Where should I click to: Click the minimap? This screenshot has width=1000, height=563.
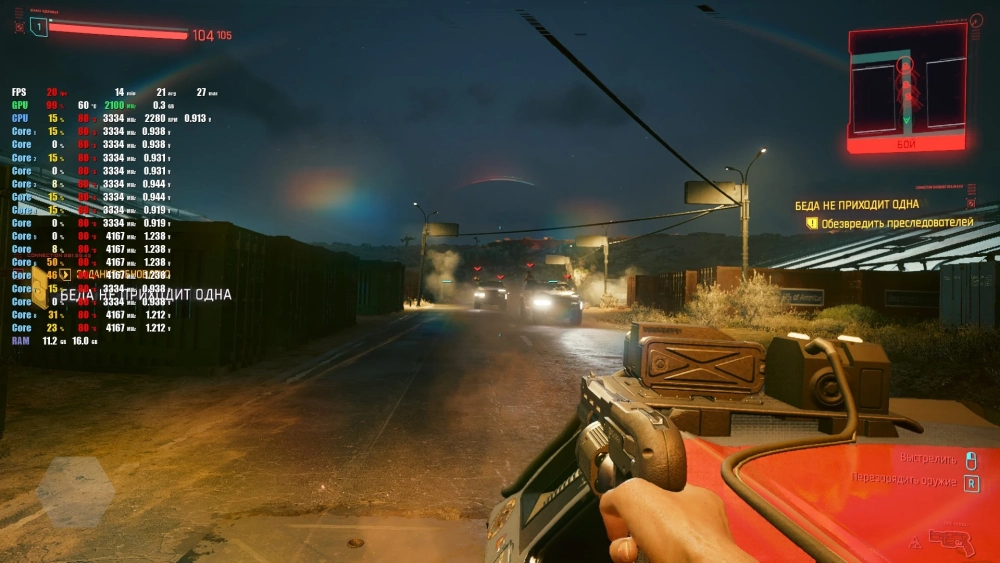[906, 82]
